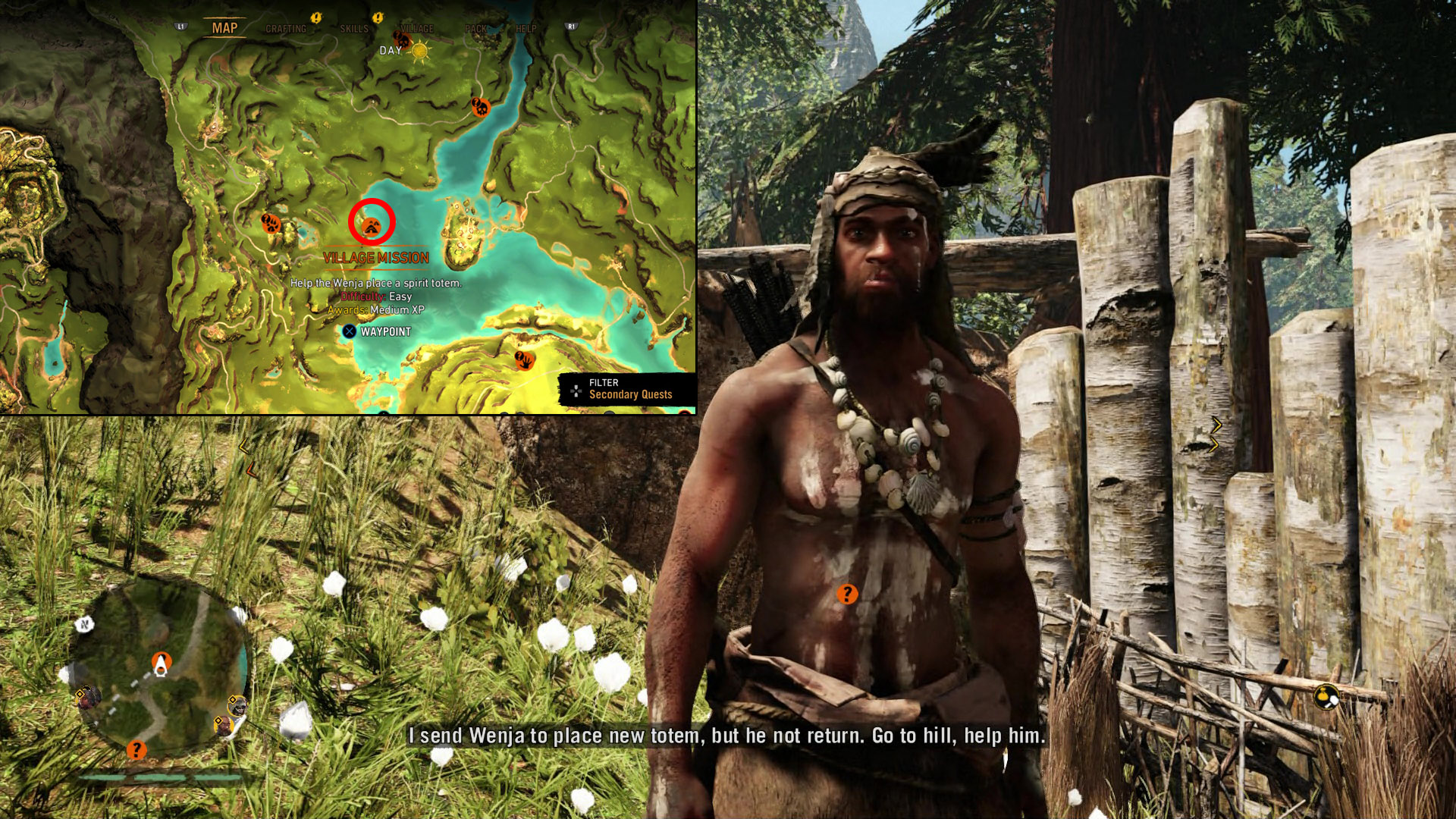
Task: Switch to the Crafting tab
Action: [286, 29]
